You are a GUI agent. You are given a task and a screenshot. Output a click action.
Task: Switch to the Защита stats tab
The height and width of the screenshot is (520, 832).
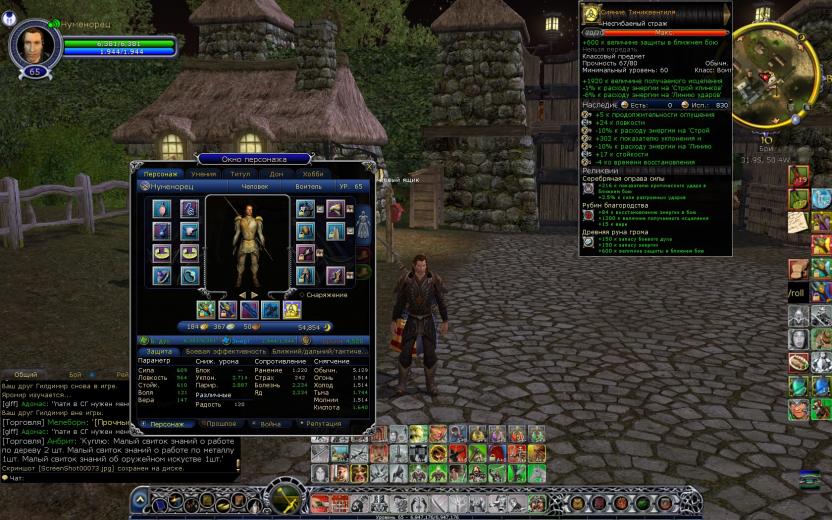point(159,351)
